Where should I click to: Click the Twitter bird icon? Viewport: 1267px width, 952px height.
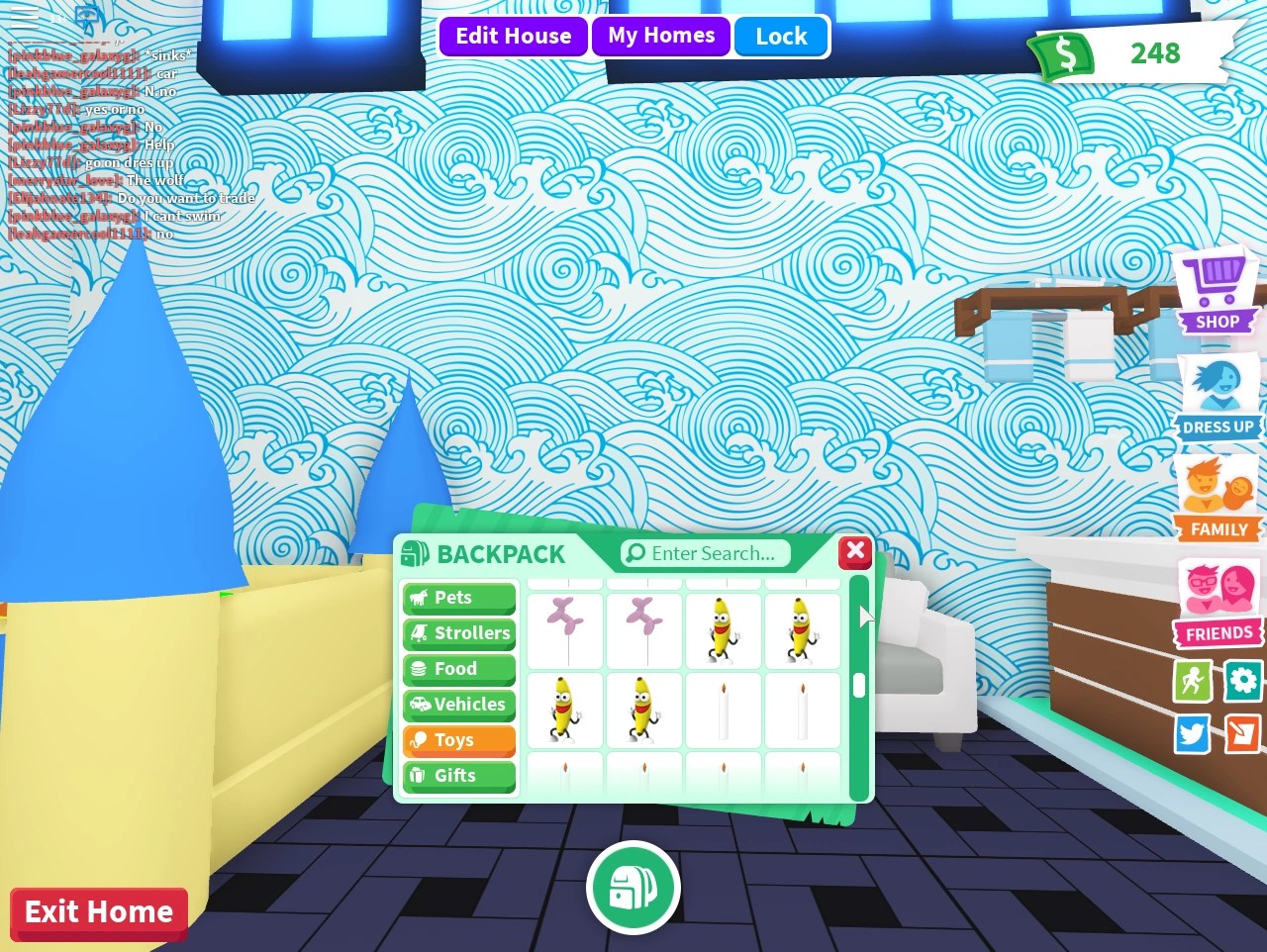tap(1192, 734)
